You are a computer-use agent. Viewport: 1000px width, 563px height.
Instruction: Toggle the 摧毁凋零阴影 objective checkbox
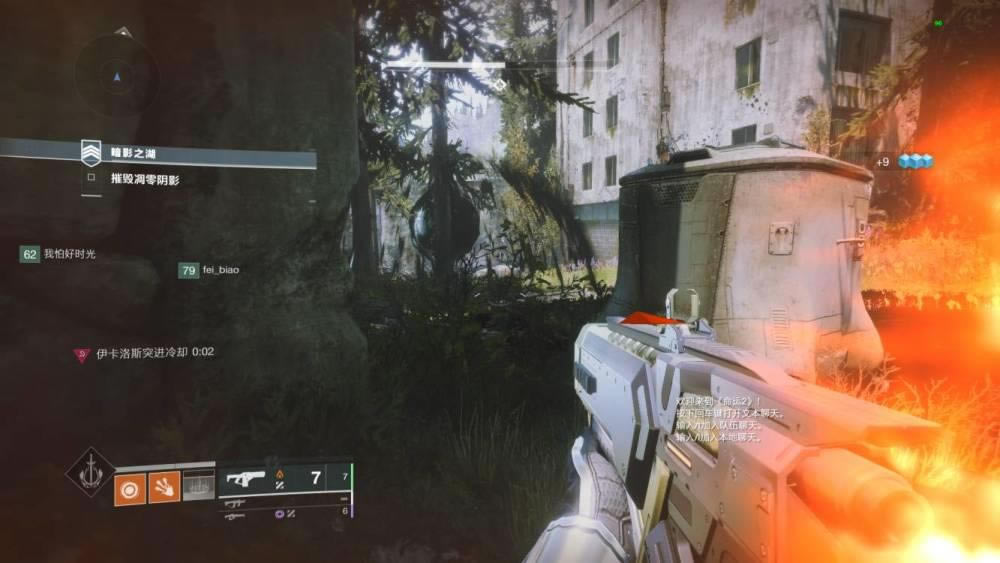91,180
